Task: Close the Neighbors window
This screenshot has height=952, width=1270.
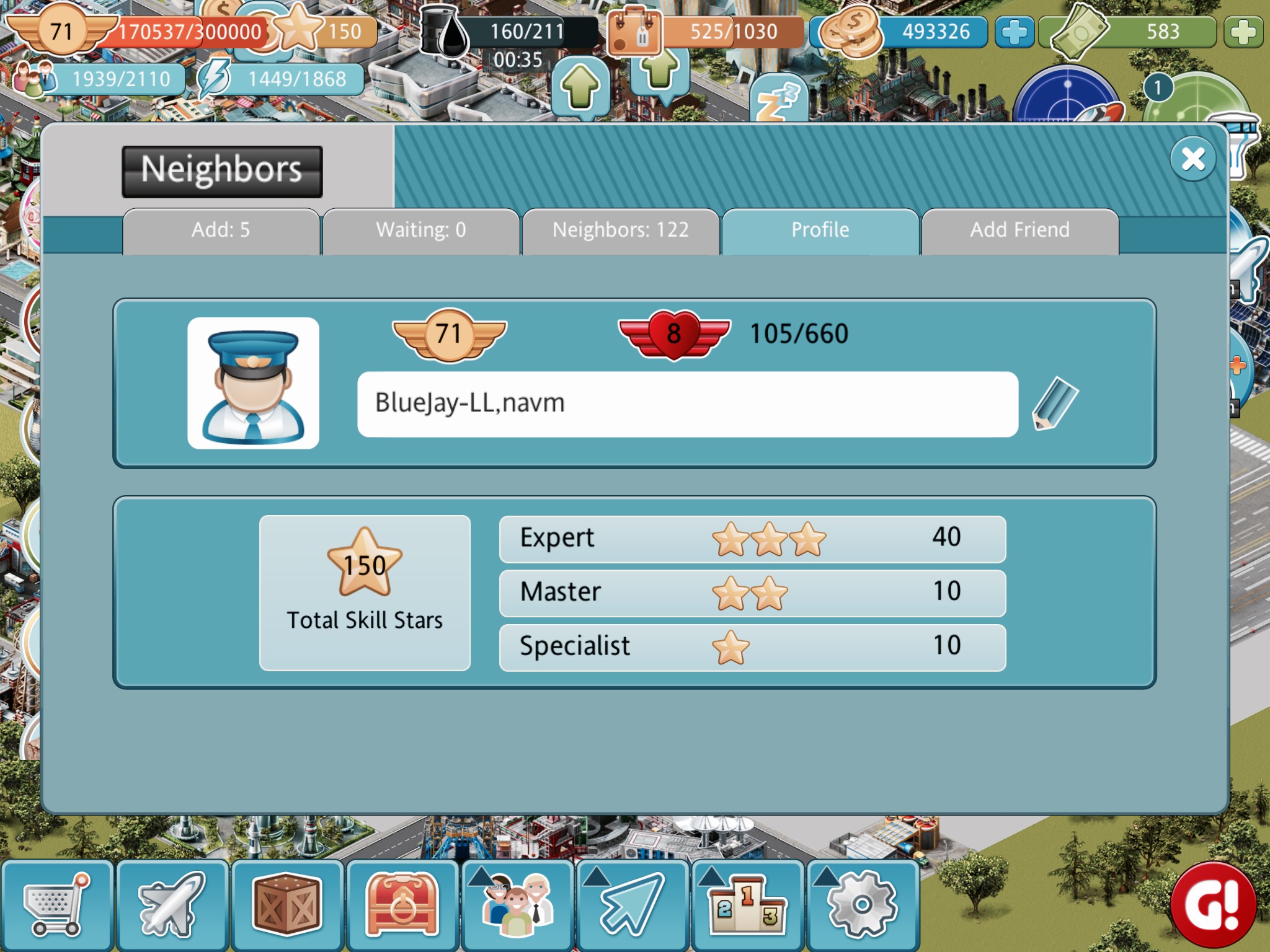Action: (x=1192, y=159)
